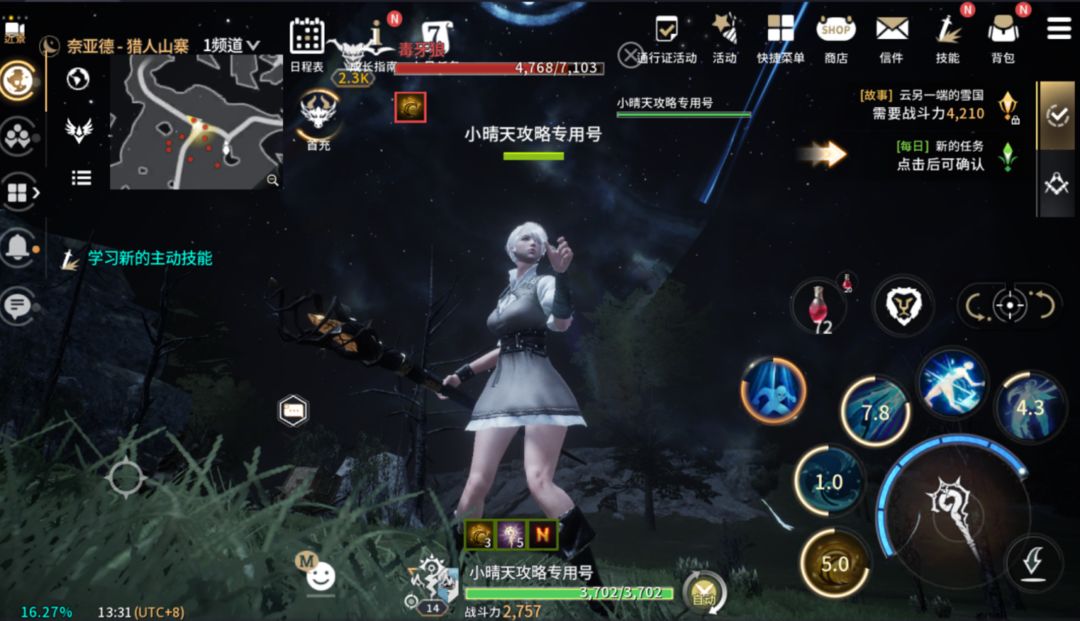Open the chat bubble panel

17,305
